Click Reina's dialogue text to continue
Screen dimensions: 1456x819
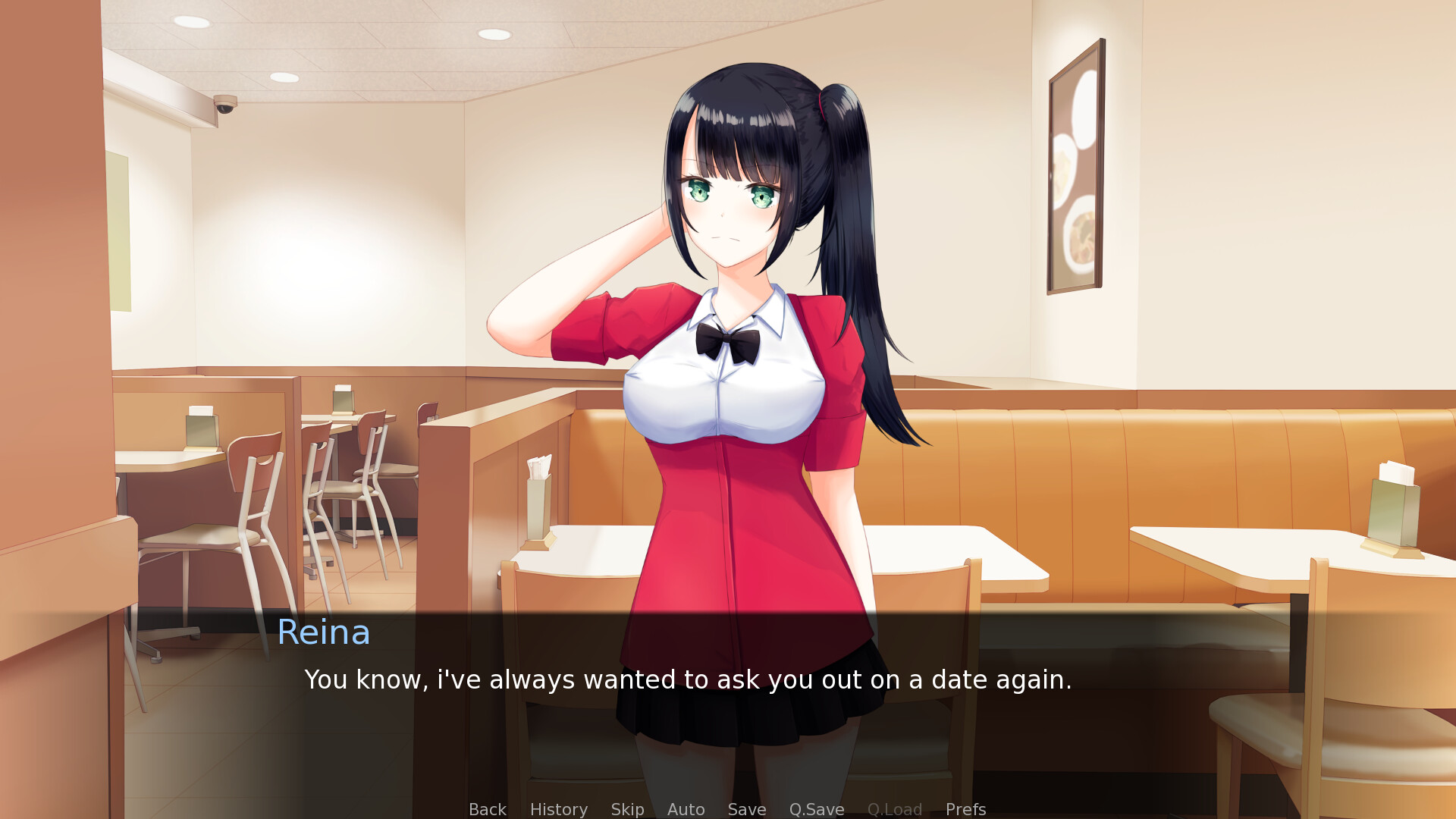tap(687, 679)
